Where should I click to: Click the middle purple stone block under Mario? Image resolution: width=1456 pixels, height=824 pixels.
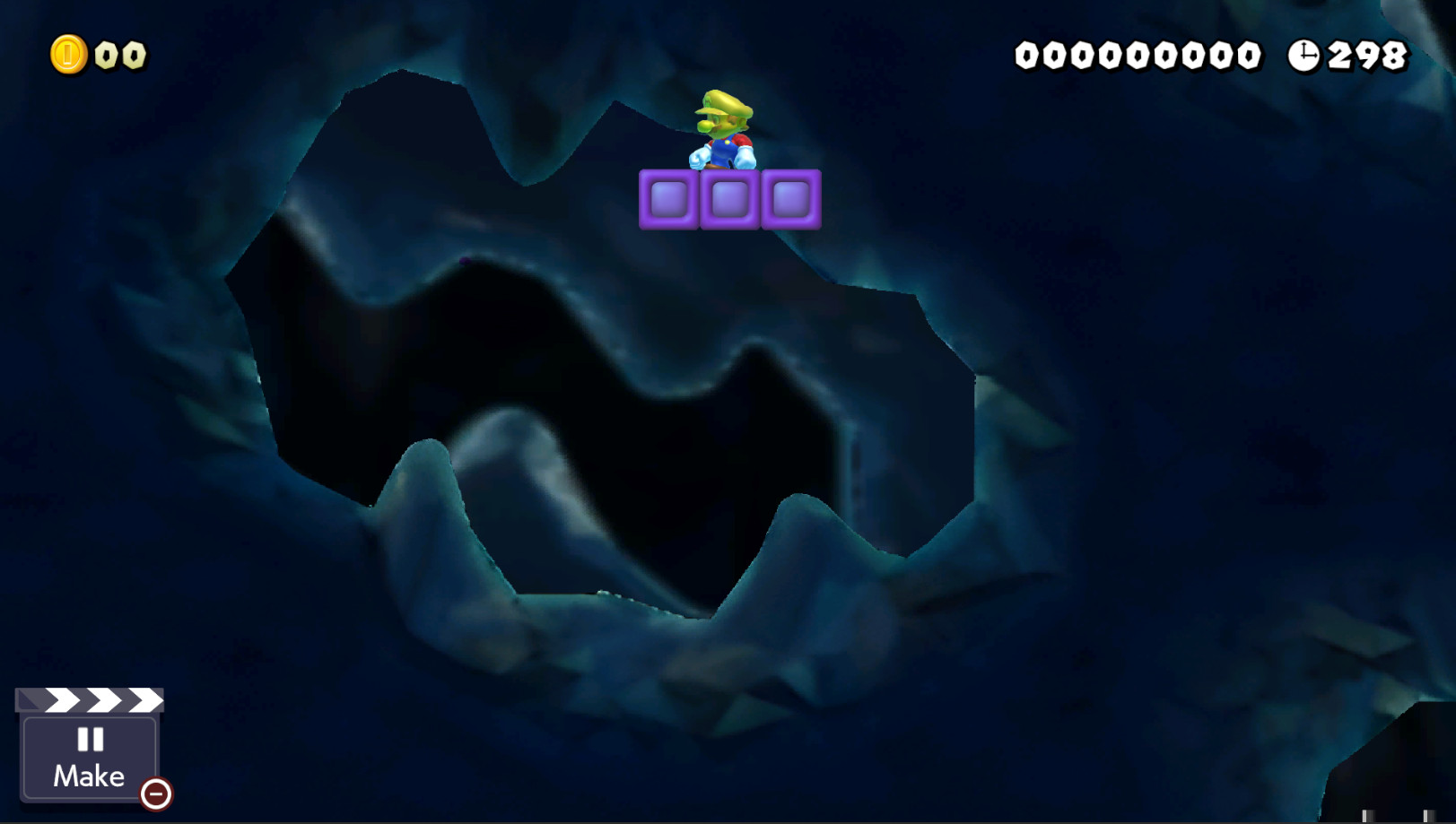[729, 198]
